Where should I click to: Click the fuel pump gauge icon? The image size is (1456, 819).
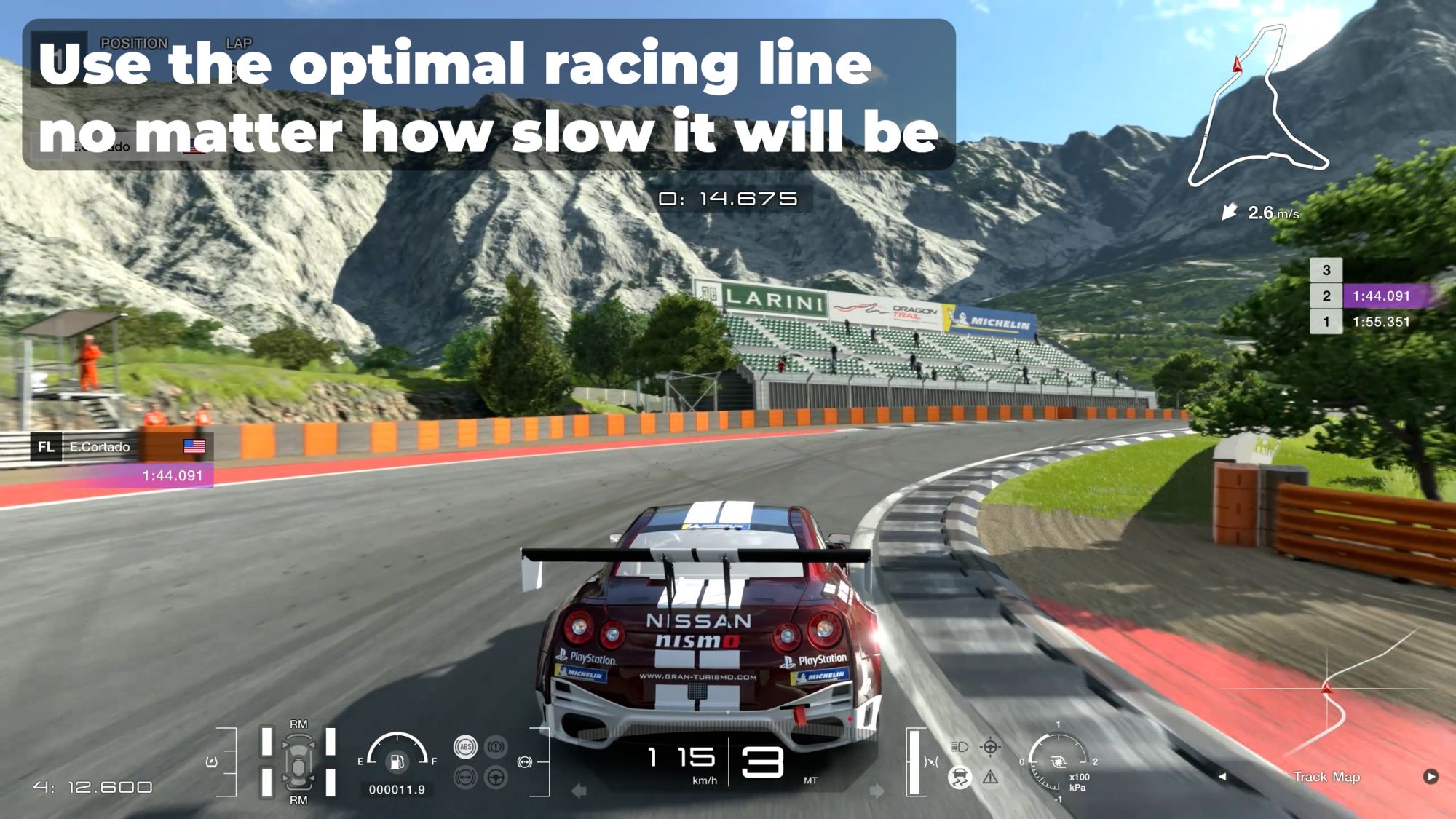[397, 761]
